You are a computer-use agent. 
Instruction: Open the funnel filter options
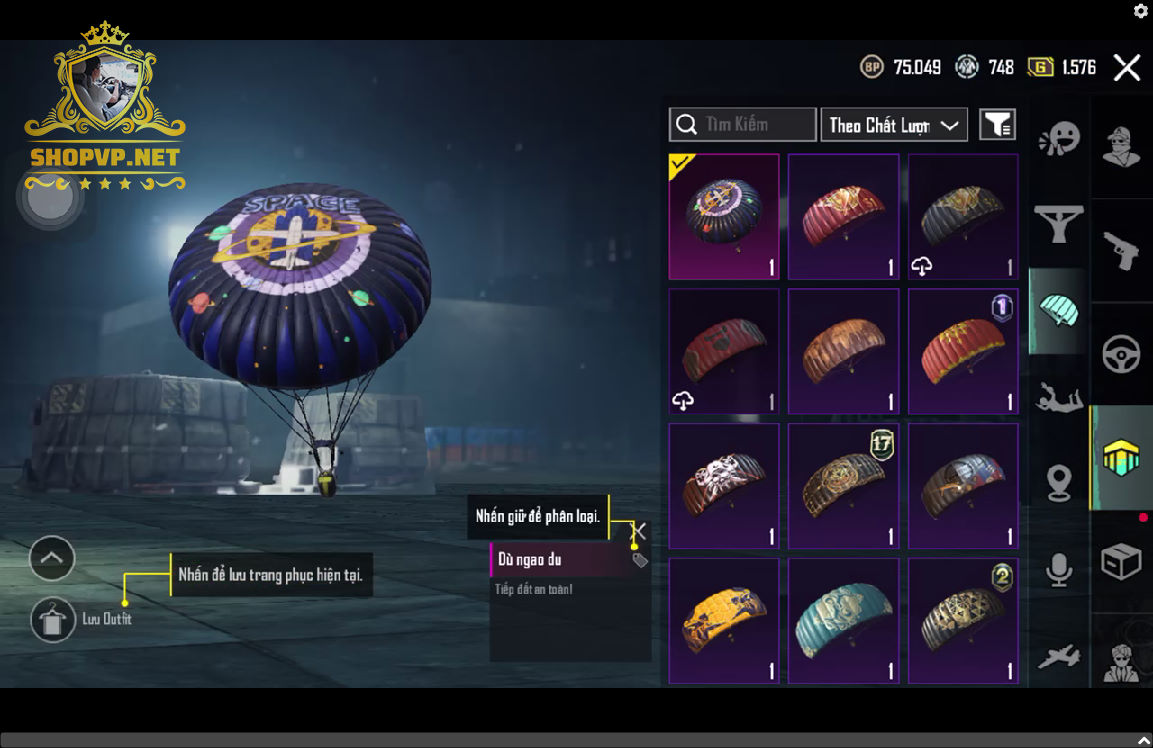[x=997, y=125]
